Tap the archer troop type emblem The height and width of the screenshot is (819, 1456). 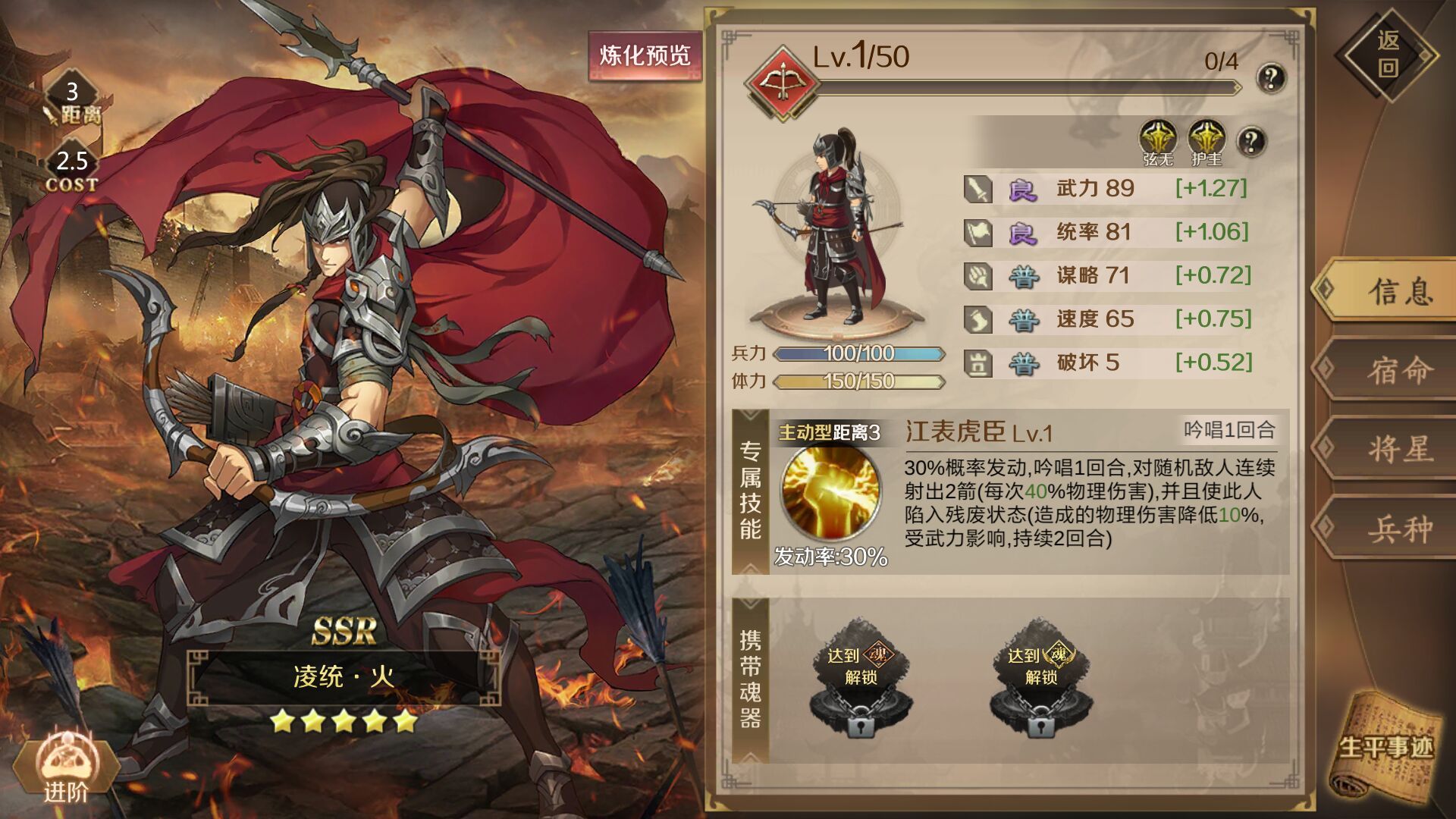782,82
